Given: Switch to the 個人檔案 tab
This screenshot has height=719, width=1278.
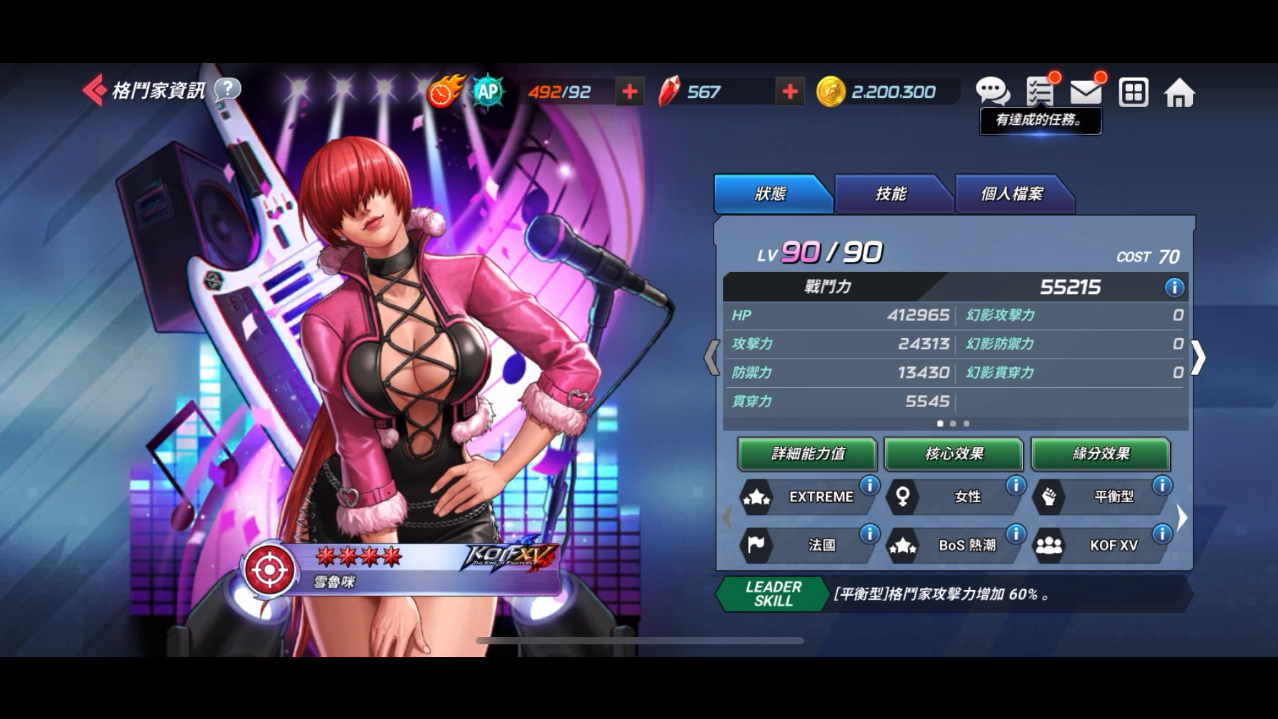Looking at the screenshot, I should 1012,194.
